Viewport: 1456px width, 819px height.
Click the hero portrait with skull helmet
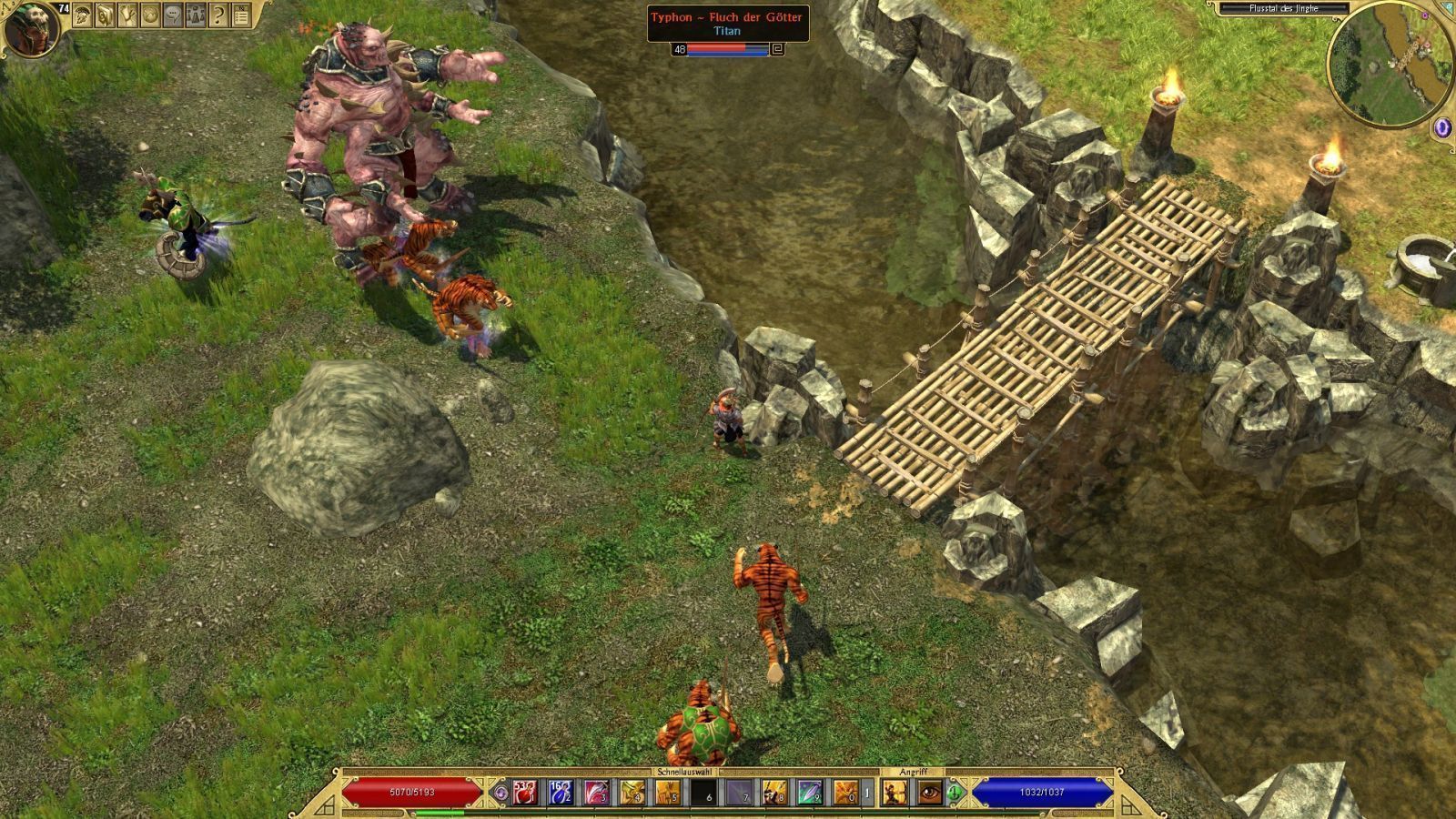point(30,28)
